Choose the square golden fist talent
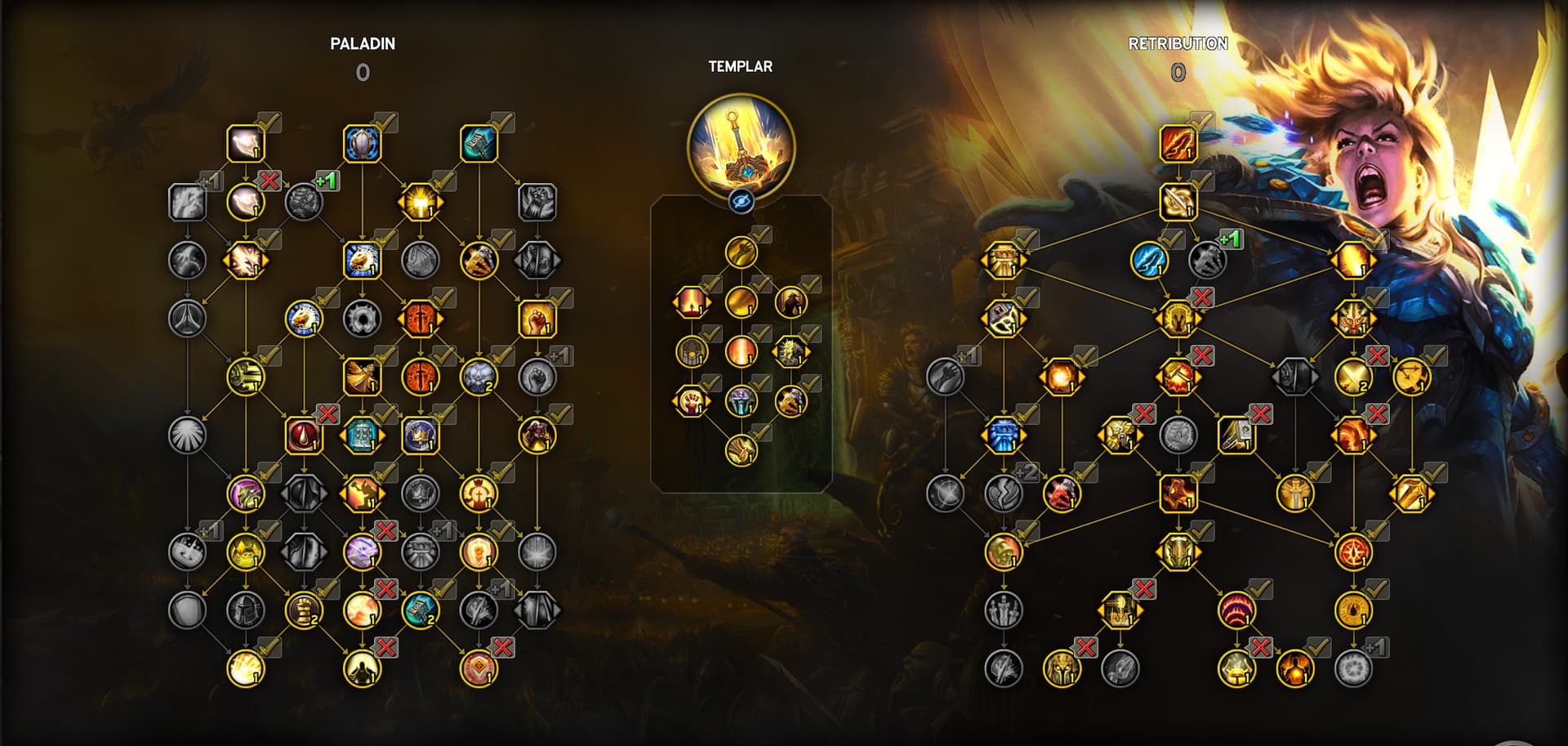1568x746 pixels. (537, 319)
